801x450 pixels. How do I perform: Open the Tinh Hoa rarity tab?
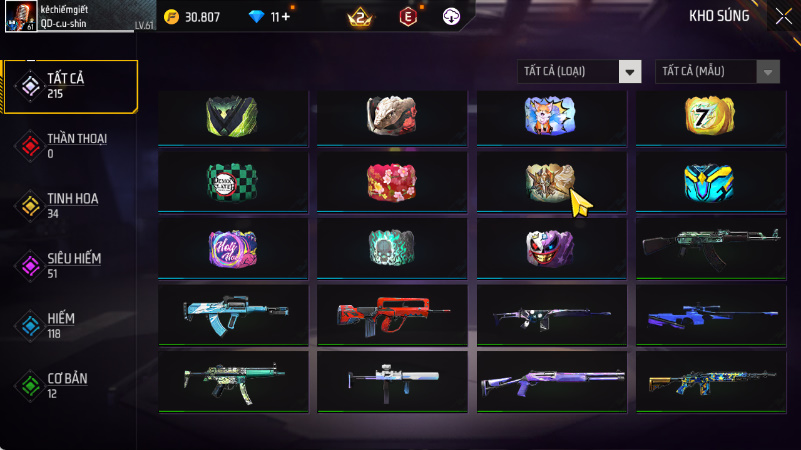click(x=72, y=205)
